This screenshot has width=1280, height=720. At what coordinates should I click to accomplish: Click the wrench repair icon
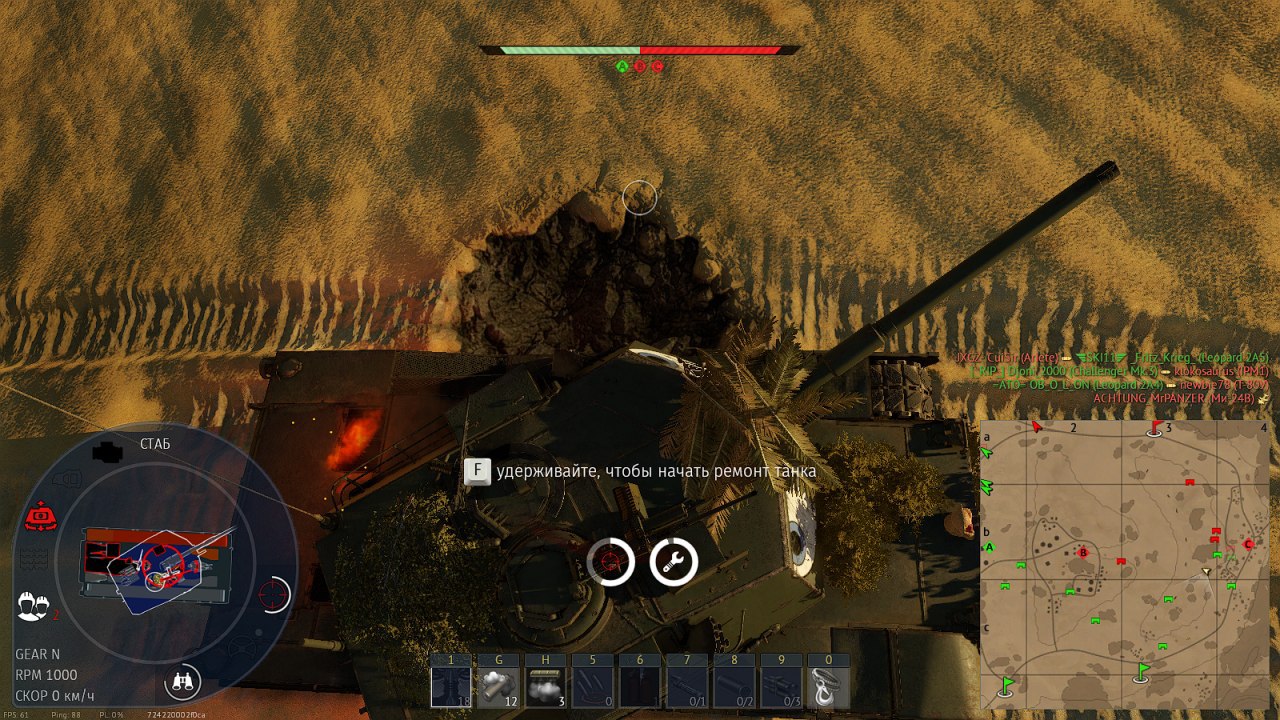(673, 562)
